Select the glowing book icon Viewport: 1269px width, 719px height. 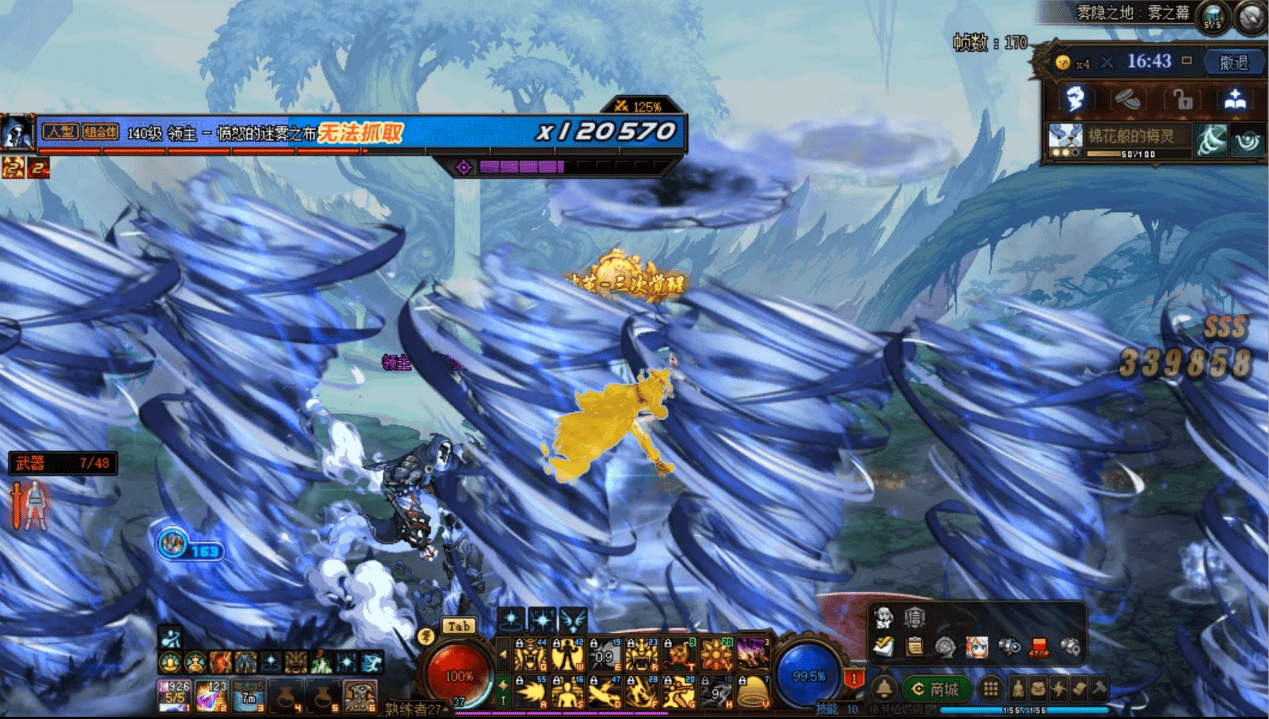tap(1235, 99)
